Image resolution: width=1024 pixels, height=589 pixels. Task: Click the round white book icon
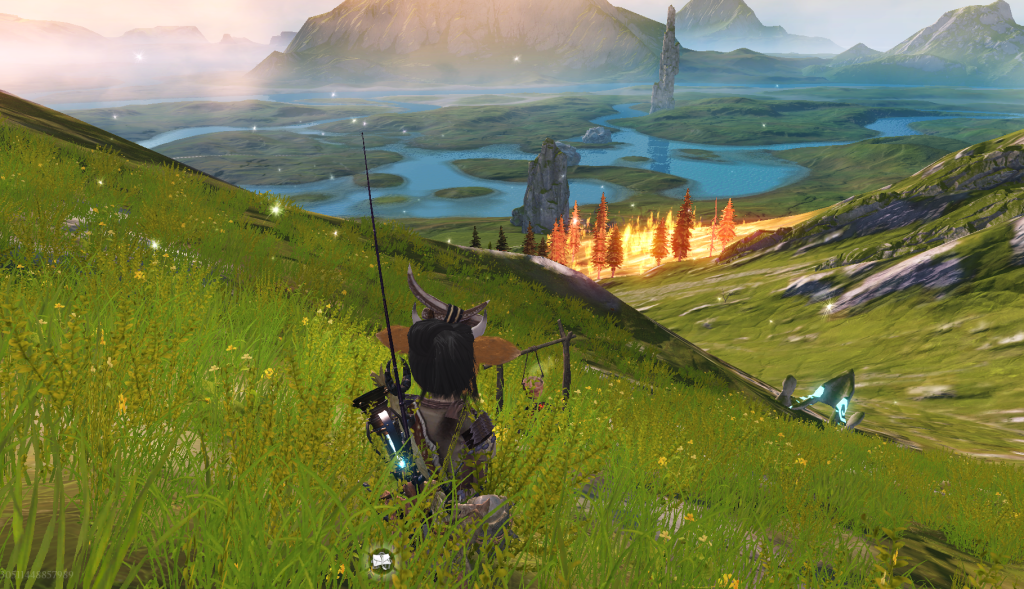pyautogui.click(x=381, y=561)
